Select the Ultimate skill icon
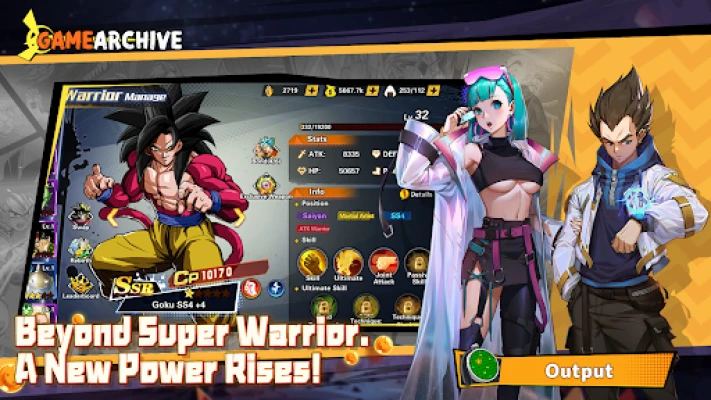The height and width of the screenshot is (400, 711). (x=347, y=263)
